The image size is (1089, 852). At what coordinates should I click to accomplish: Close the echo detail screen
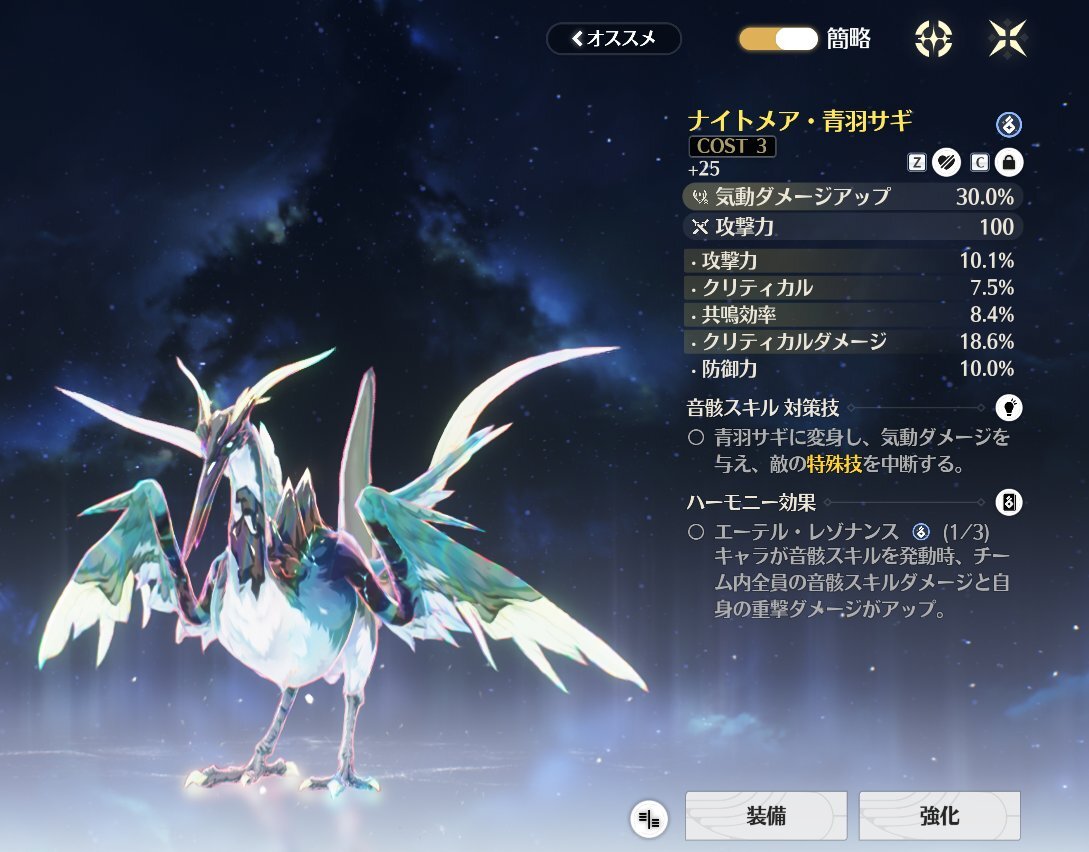[x=1007, y=39]
